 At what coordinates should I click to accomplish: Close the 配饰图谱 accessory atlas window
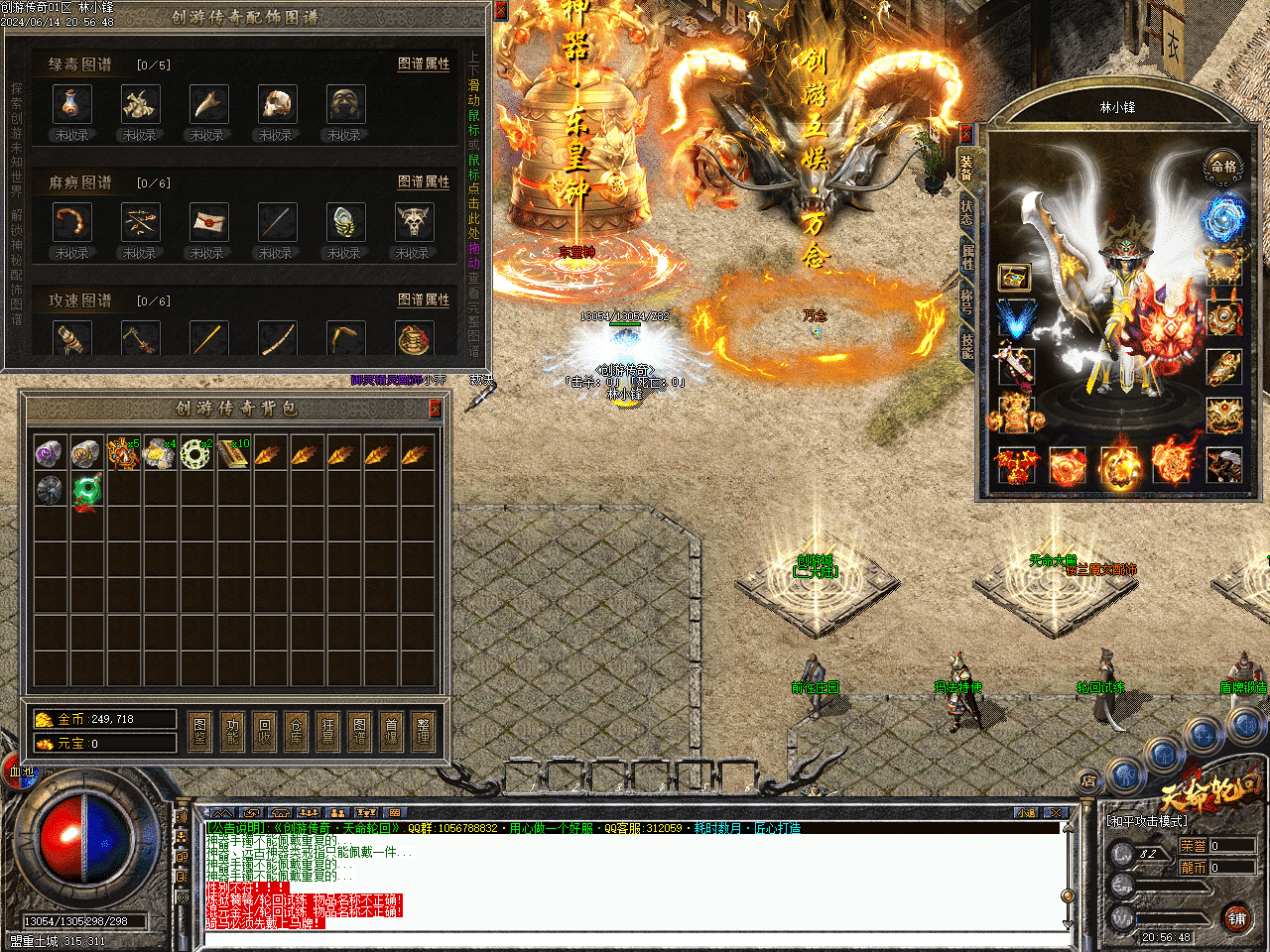coord(501,10)
